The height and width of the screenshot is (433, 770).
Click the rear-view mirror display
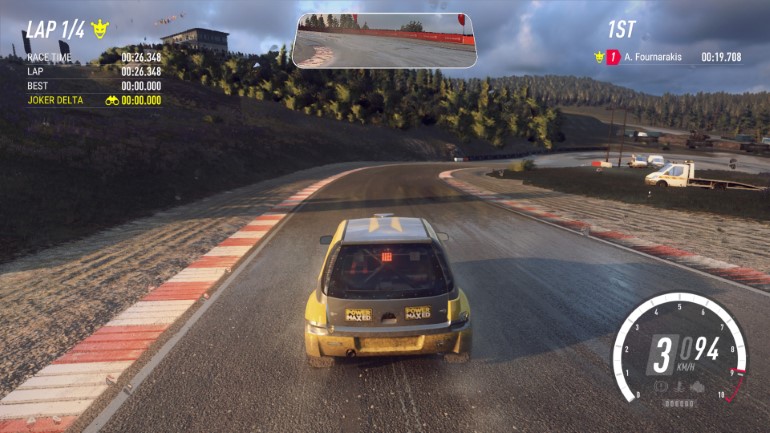coord(384,40)
